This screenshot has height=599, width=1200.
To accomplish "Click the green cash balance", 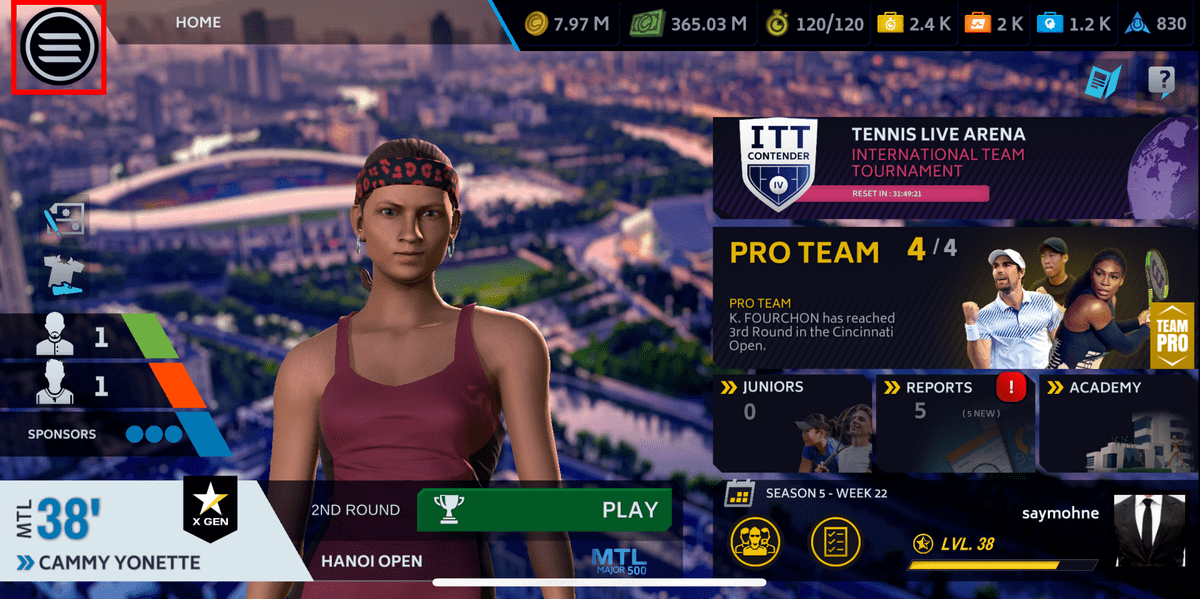I will click(x=689, y=24).
